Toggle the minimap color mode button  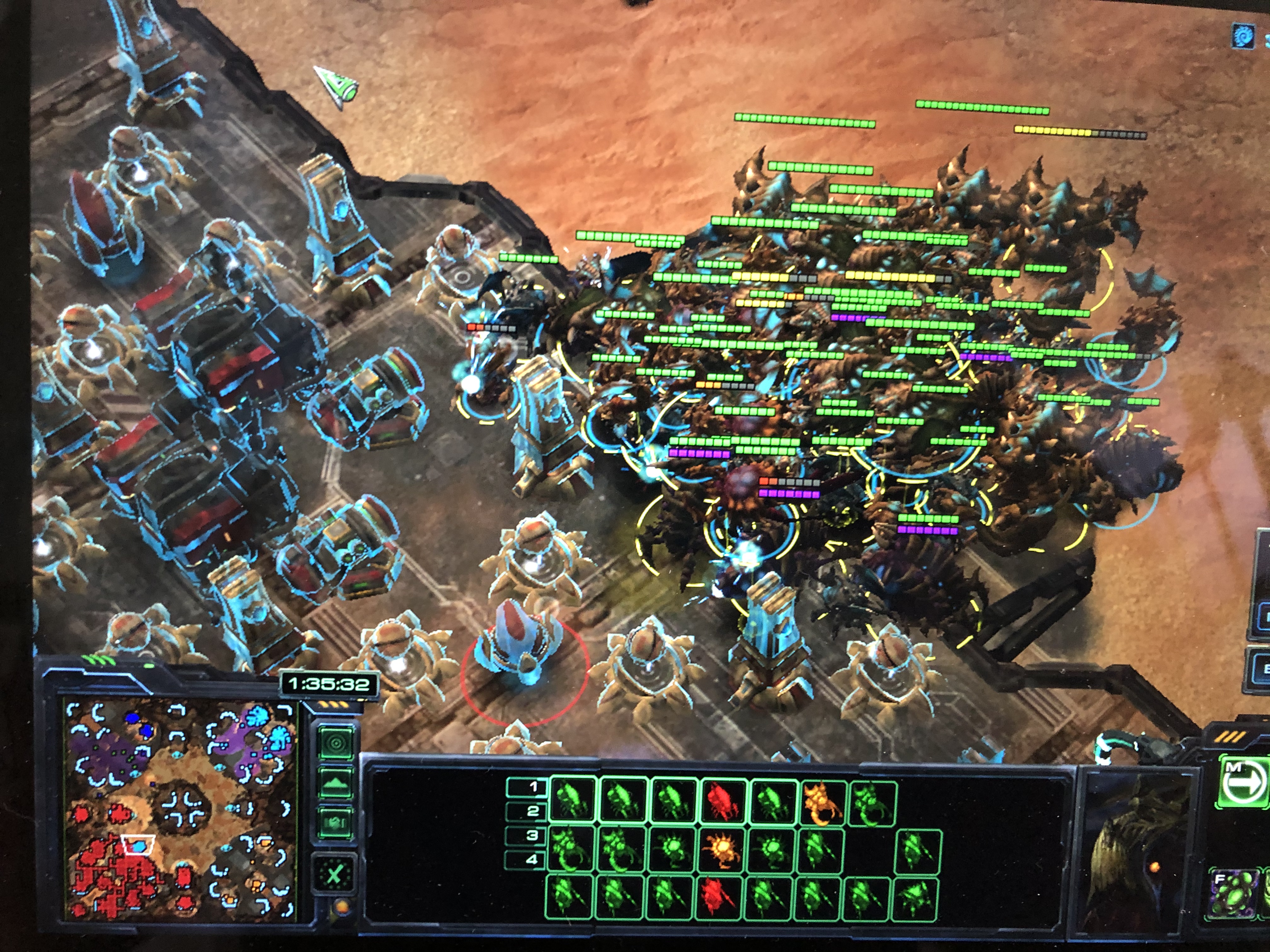tap(336, 822)
